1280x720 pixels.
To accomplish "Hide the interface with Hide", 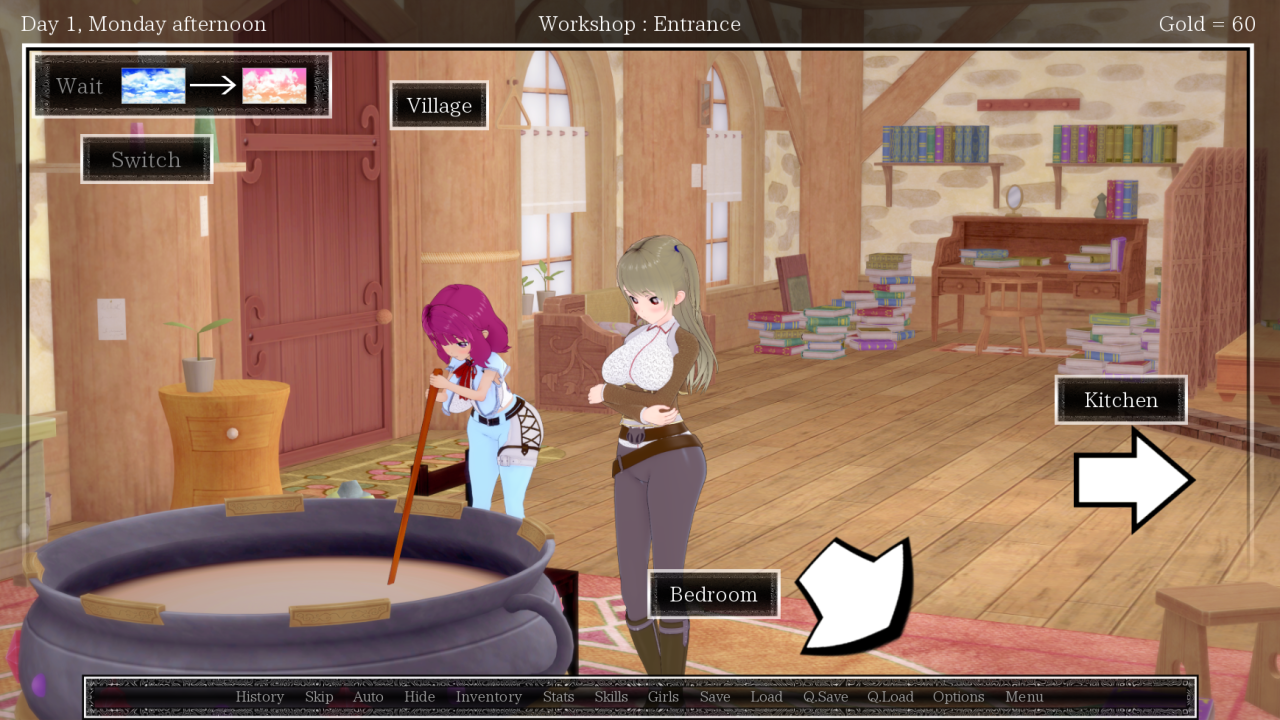I will coord(420,697).
